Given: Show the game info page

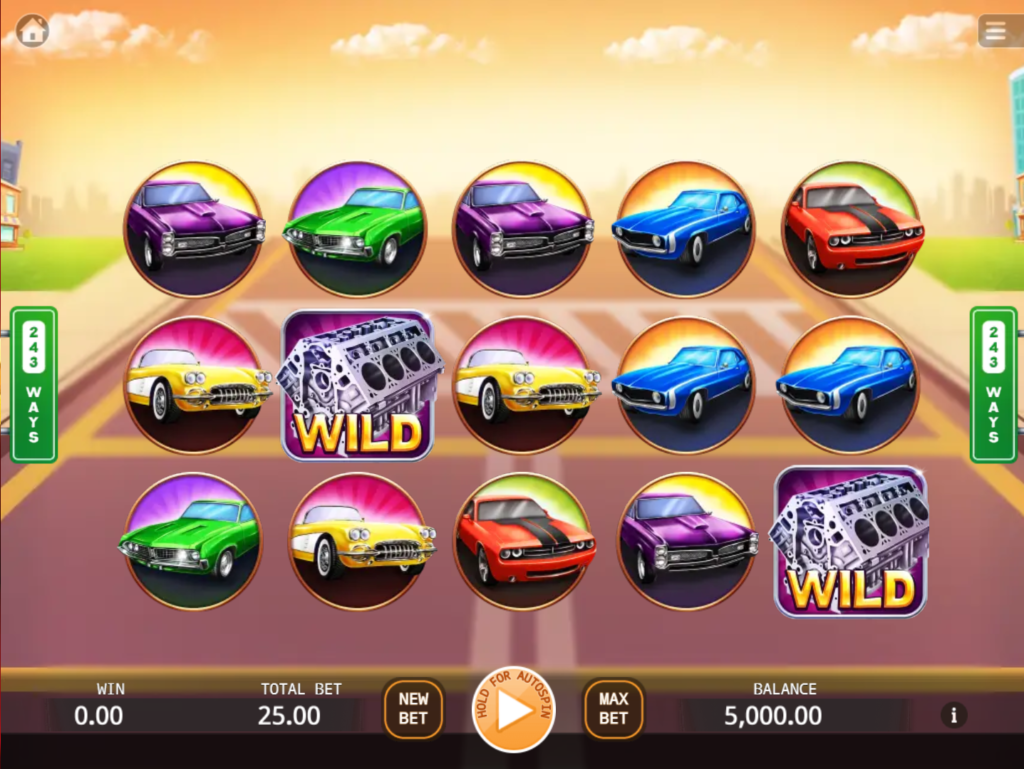Looking at the screenshot, I should 953,715.
